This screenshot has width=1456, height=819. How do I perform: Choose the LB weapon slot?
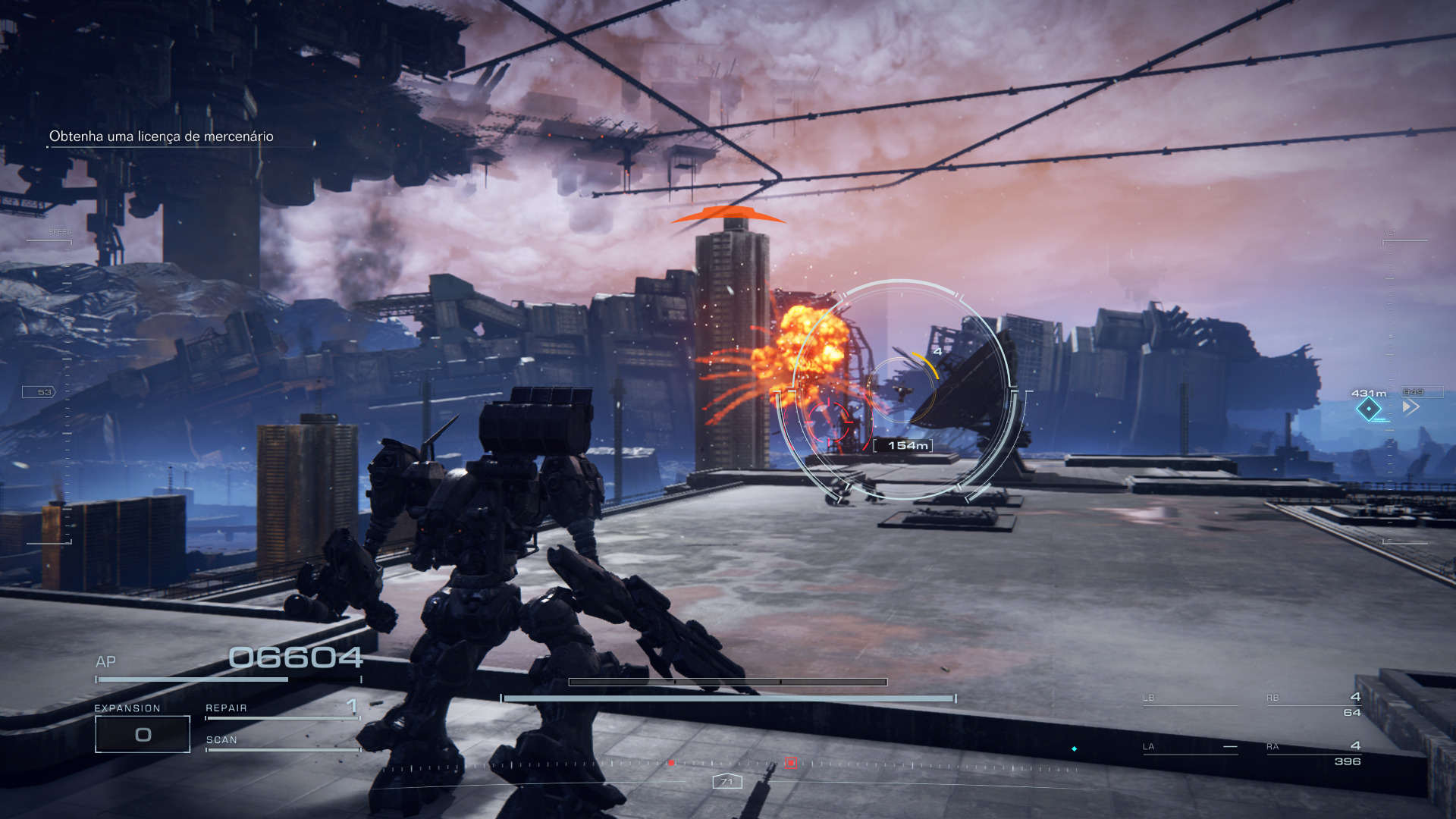coord(1189,699)
